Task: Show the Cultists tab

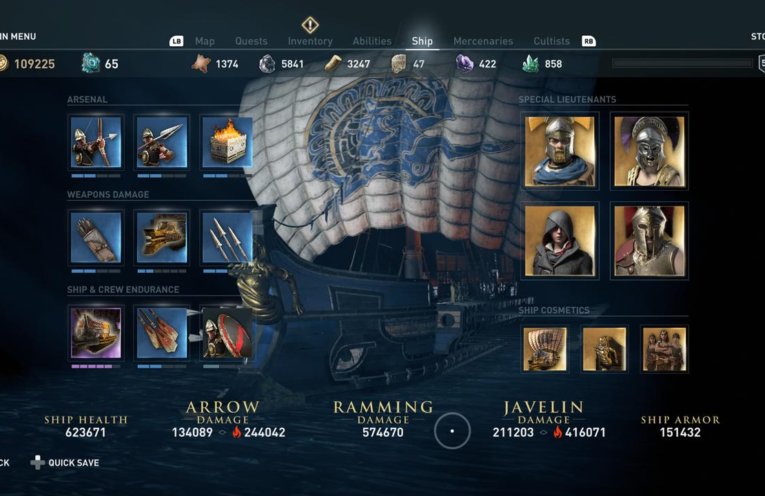Action: tap(551, 41)
